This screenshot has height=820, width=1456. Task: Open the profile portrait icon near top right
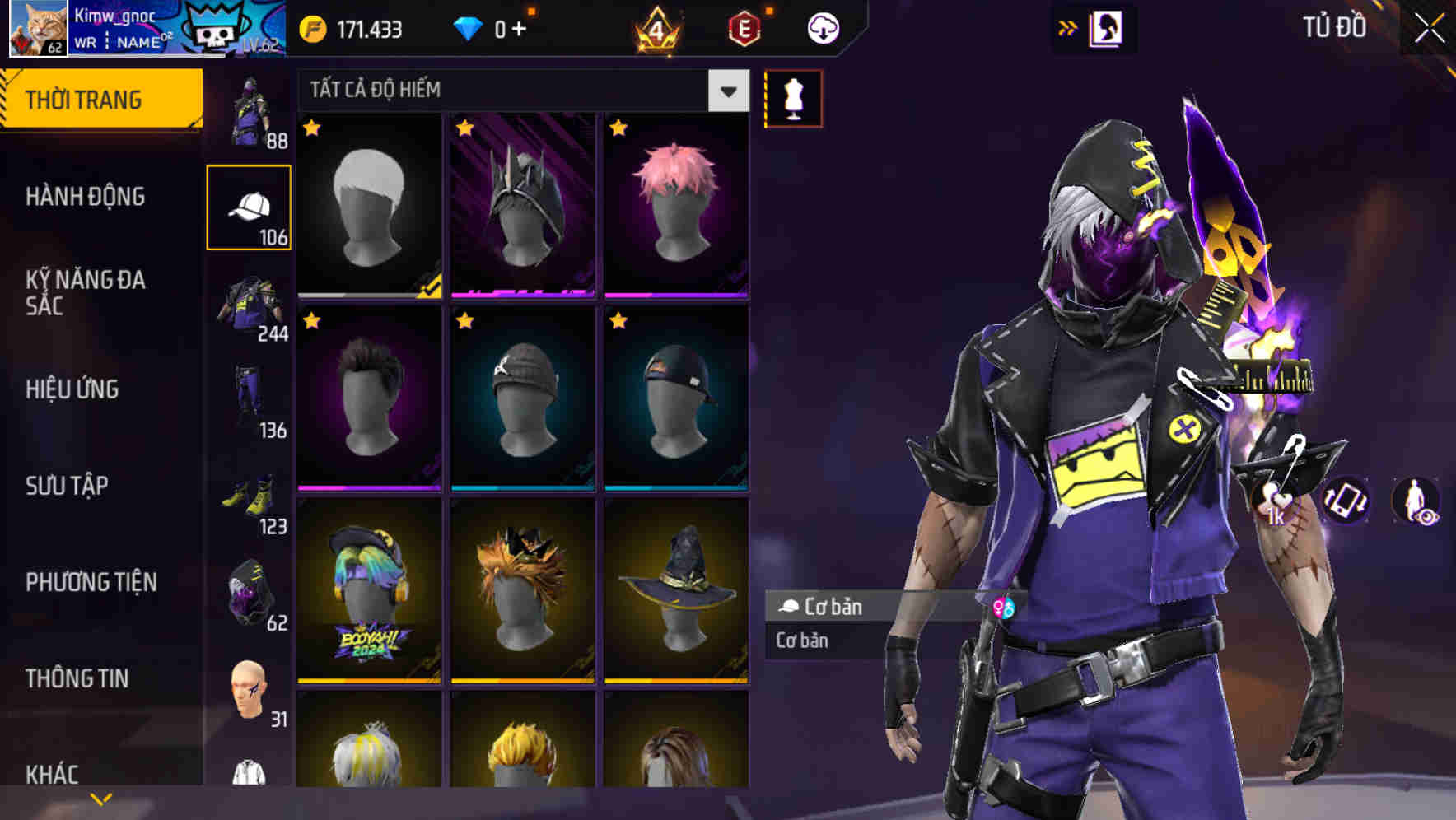tap(1108, 27)
